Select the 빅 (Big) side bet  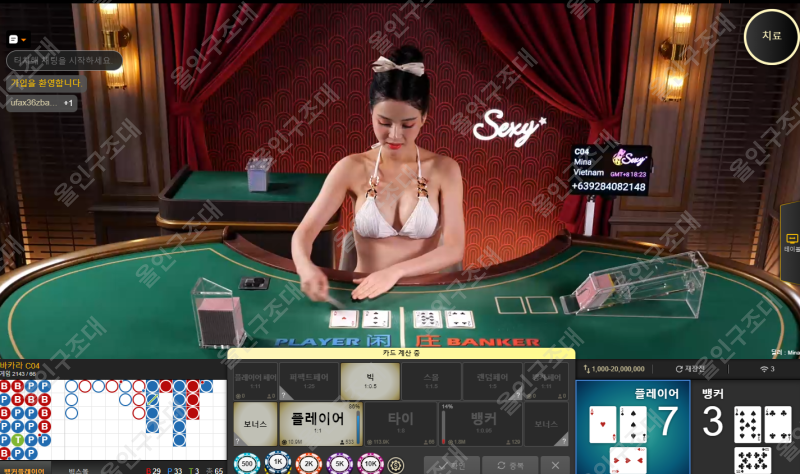[x=370, y=381]
